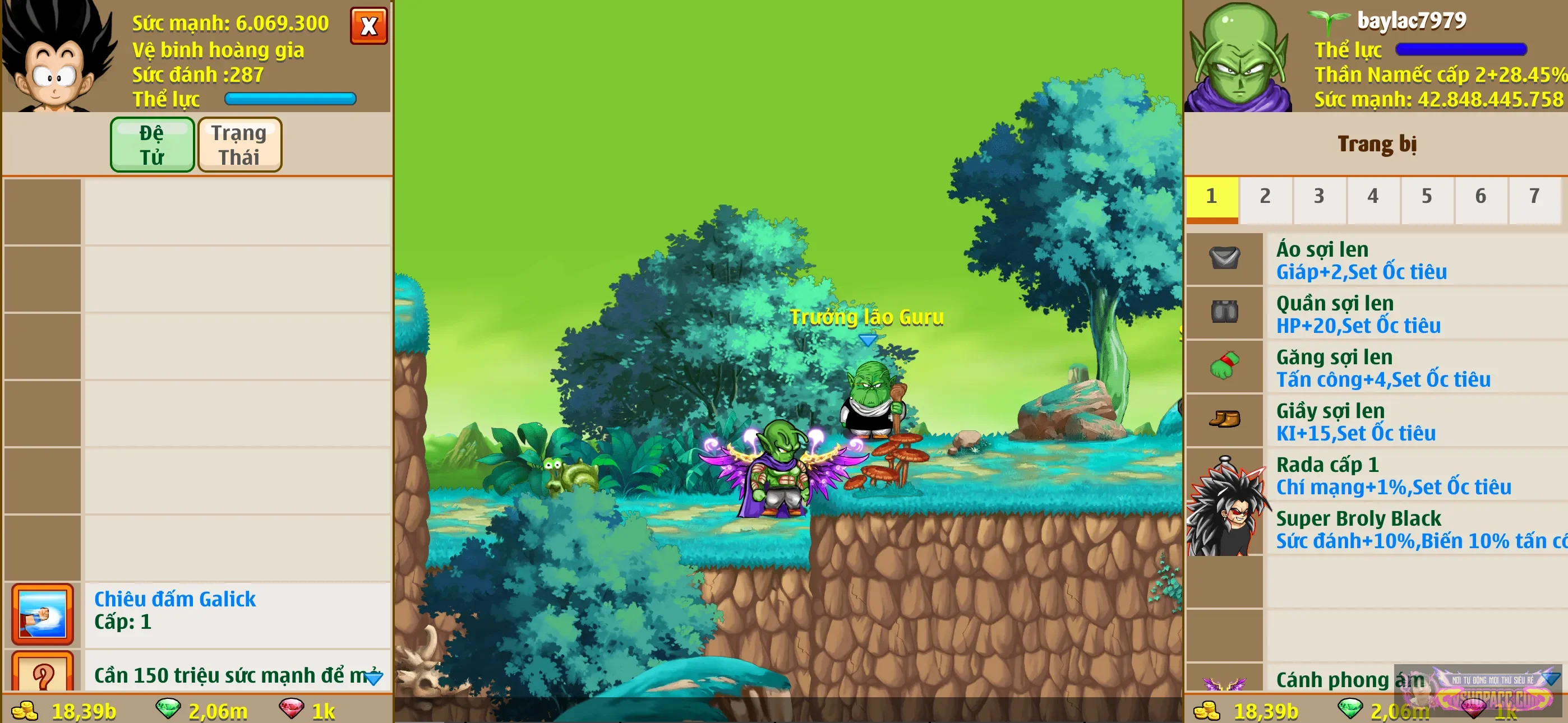
Task: Select the locked question mark skill slot
Action: tap(43, 673)
